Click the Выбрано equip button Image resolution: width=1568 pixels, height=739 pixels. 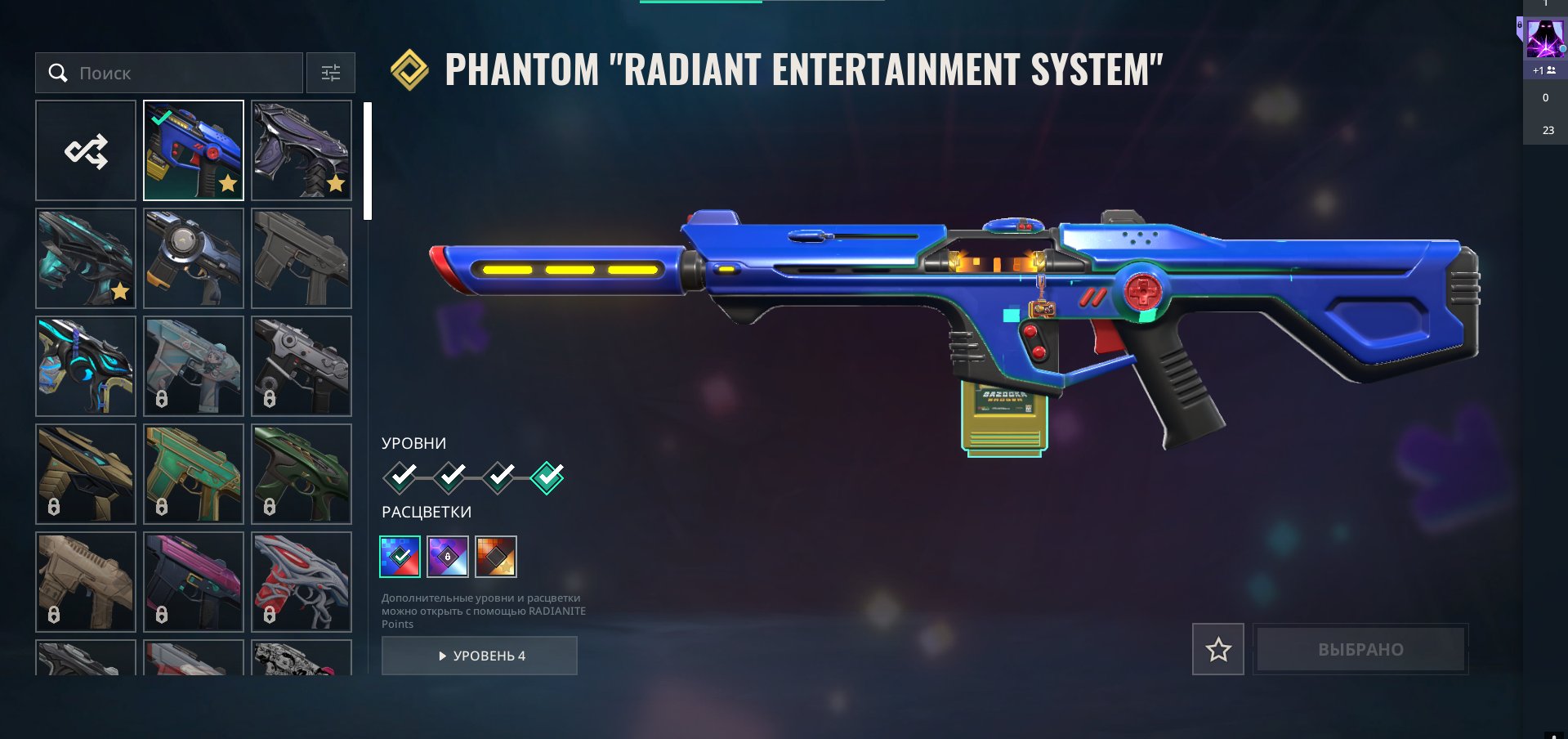point(1360,649)
